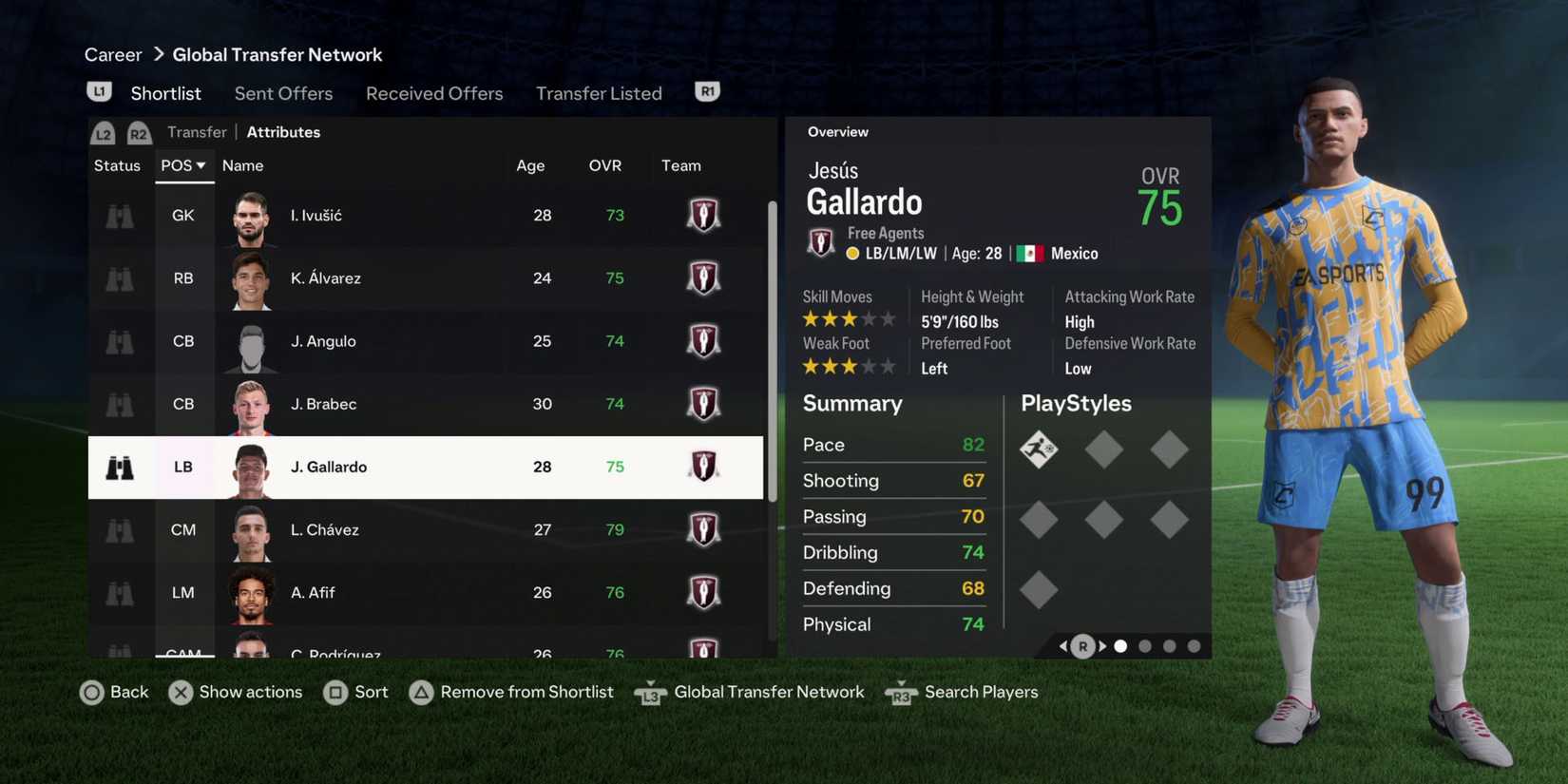Screen dimensions: 1568x784
Task: Open I. Ivušić's team crest
Action: point(703,215)
